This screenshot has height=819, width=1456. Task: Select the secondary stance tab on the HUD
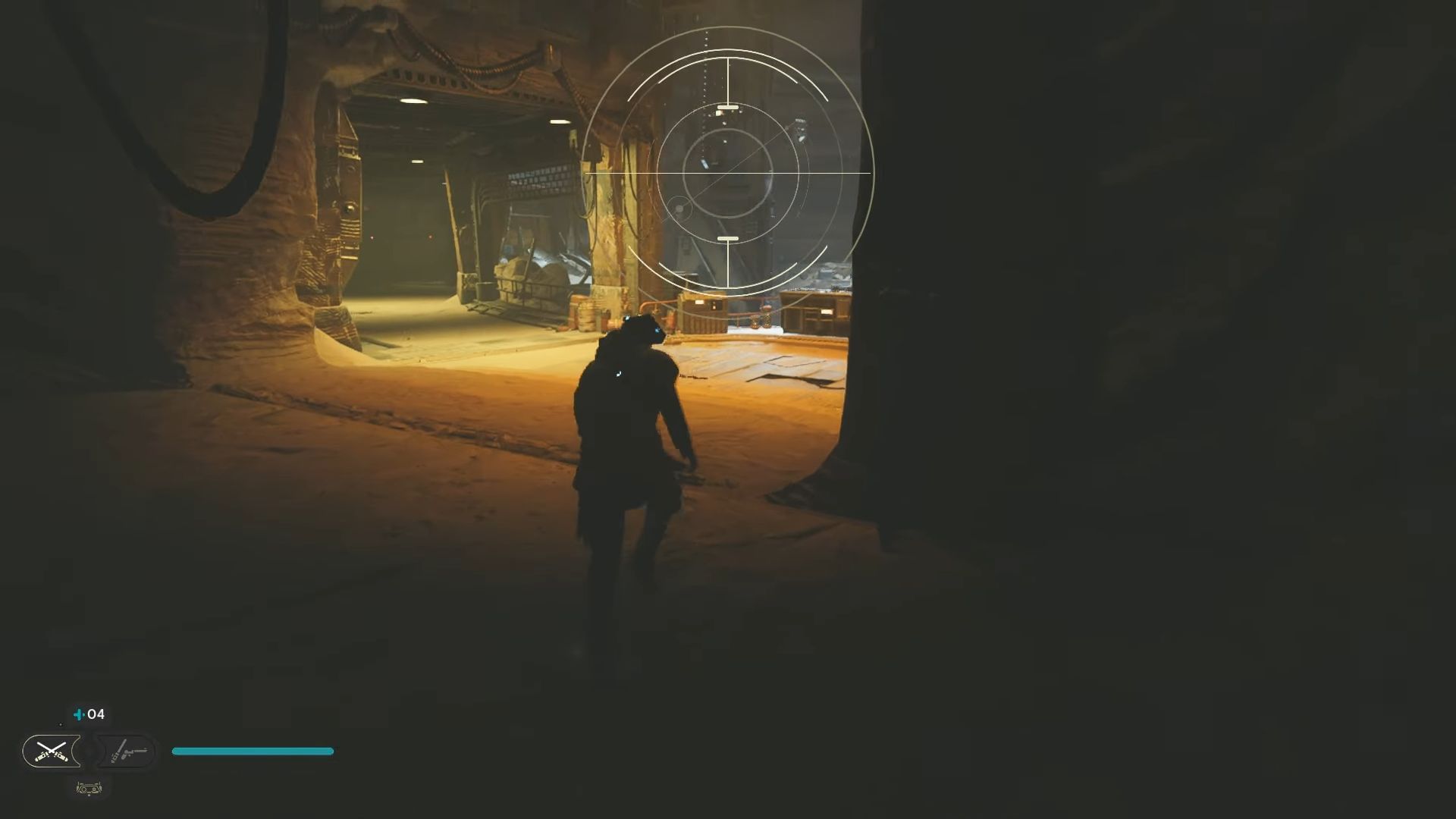coord(129,751)
